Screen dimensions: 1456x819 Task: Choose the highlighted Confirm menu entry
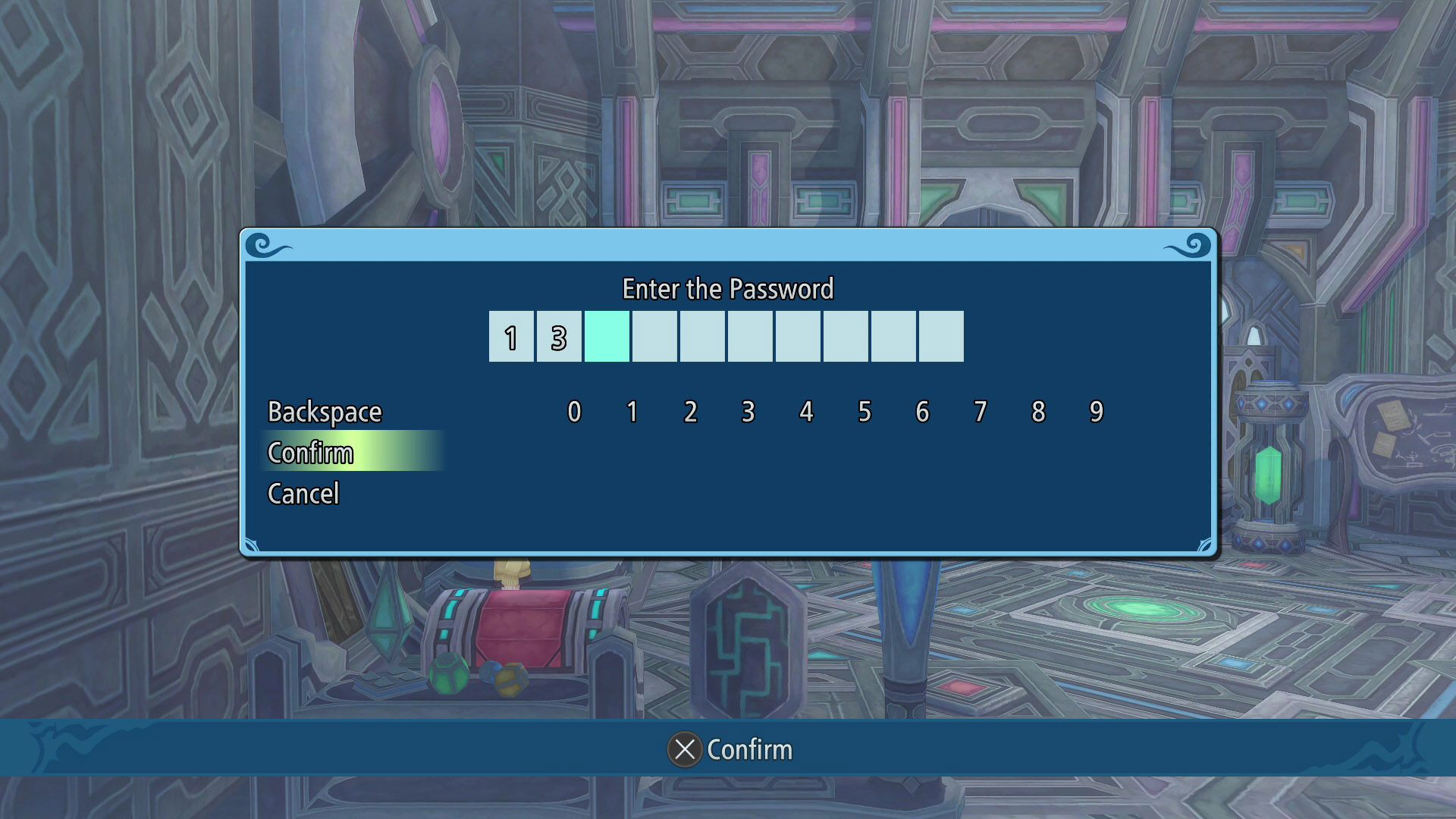click(311, 453)
